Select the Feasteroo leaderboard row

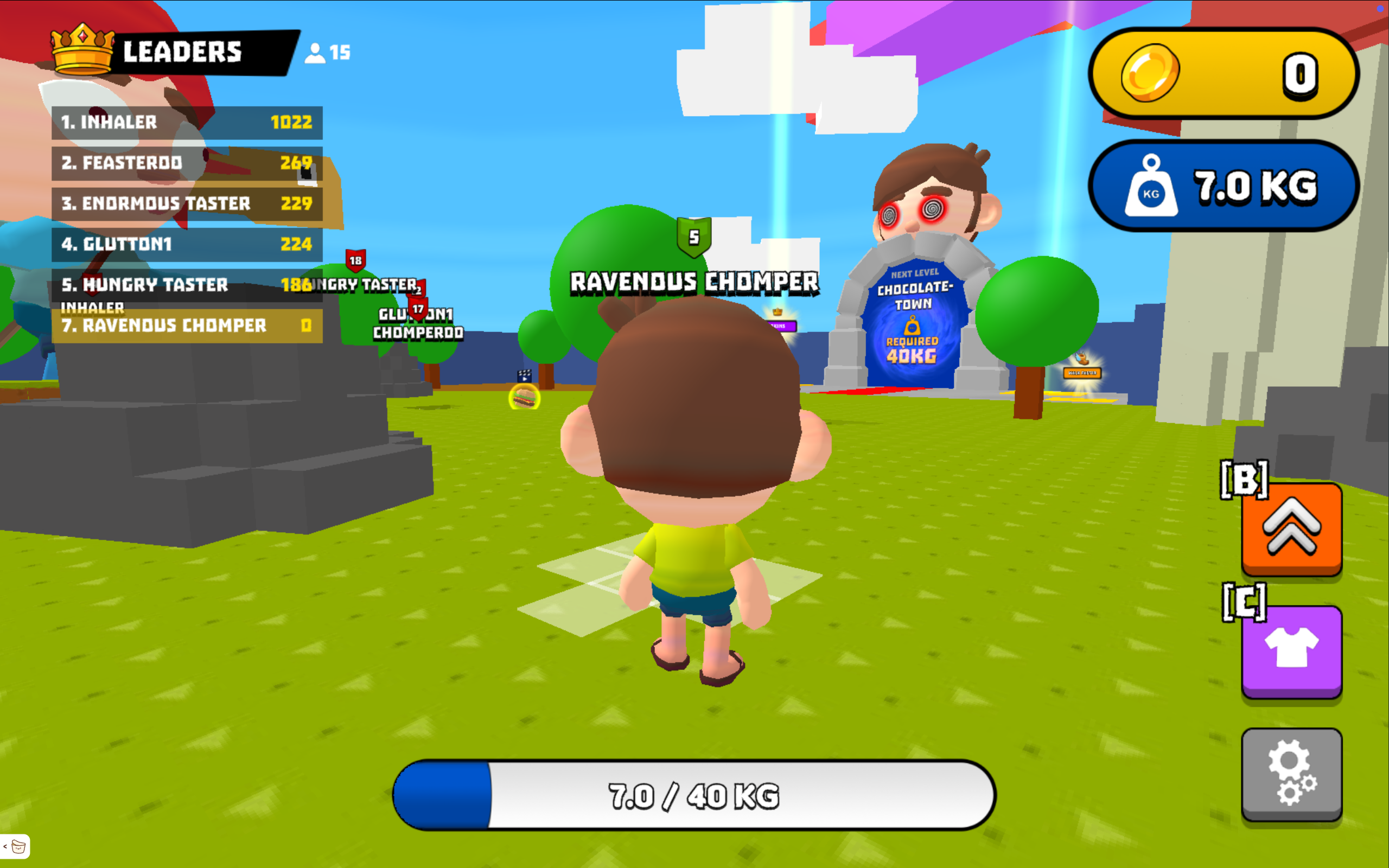pos(187,163)
